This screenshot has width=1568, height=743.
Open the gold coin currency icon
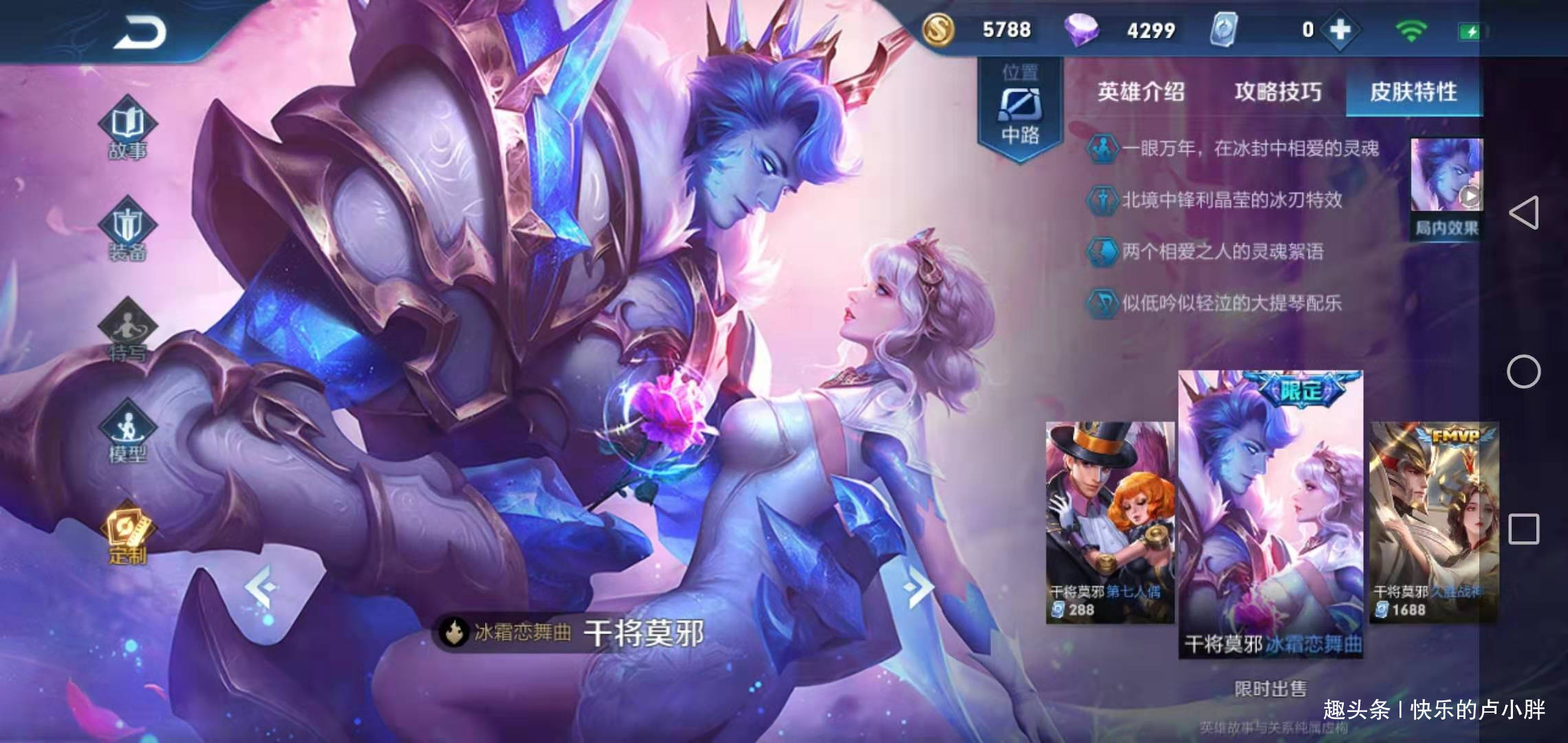[937, 30]
